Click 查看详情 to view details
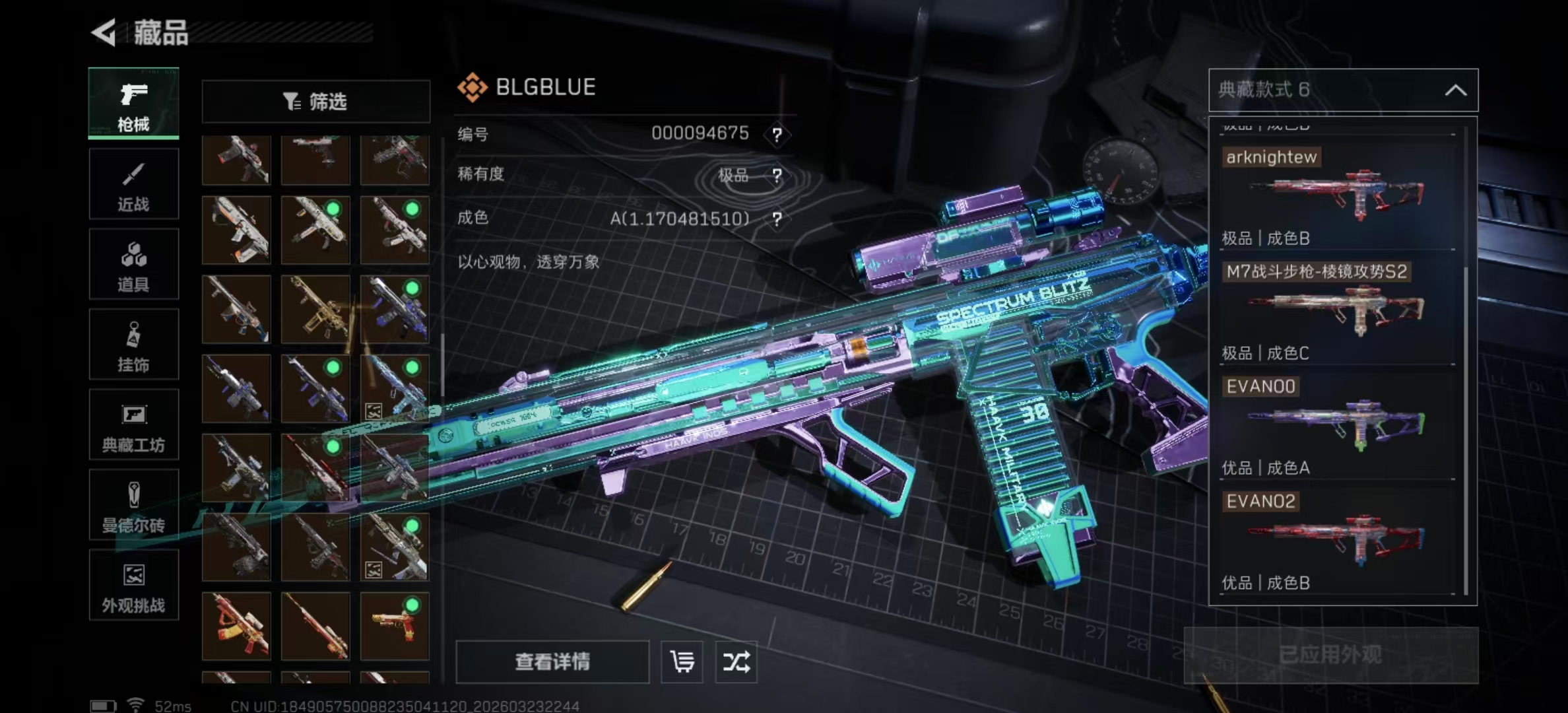Image resolution: width=1568 pixels, height=713 pixels. tap(552, 662)
